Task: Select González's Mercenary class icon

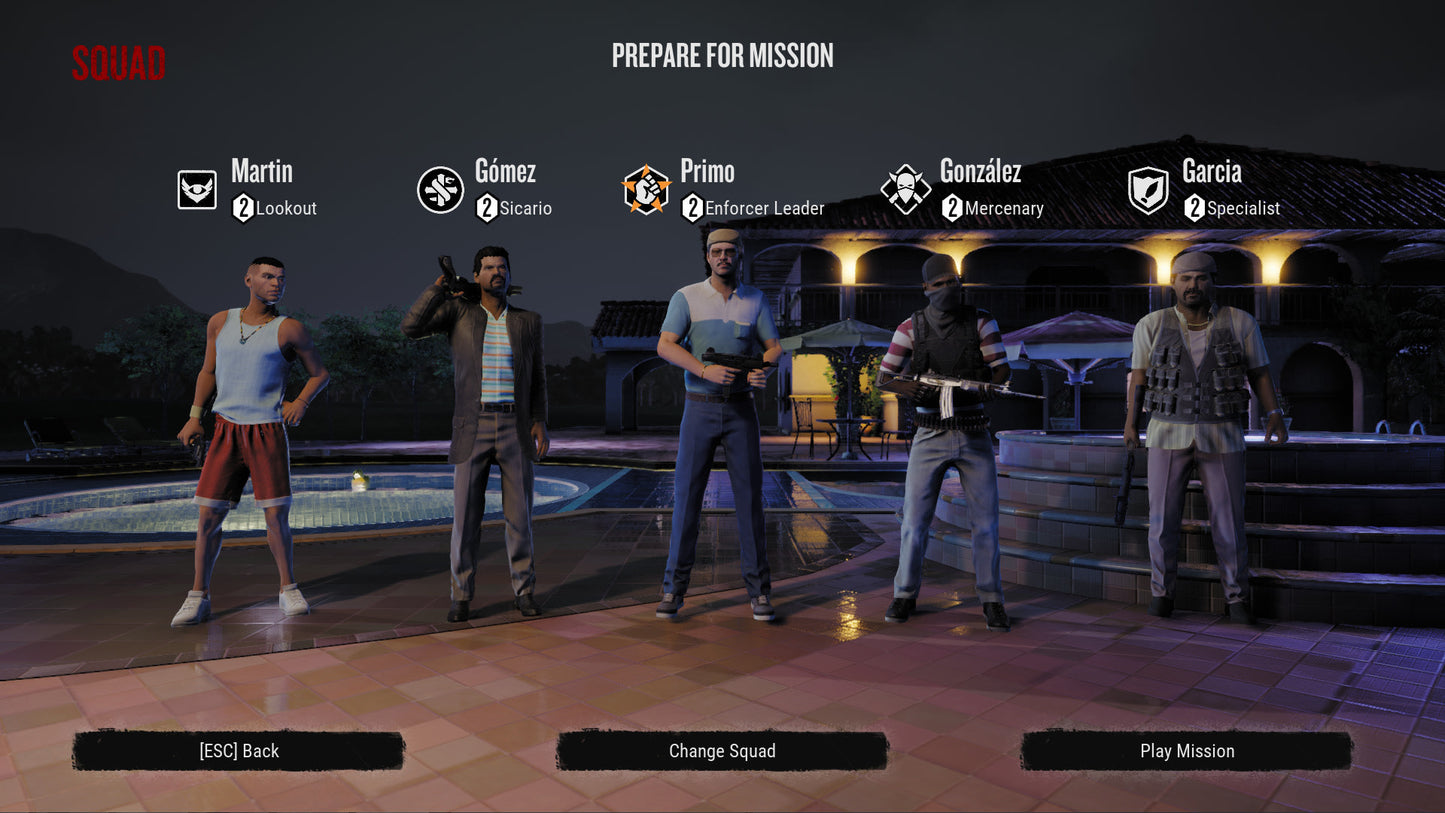Action: tap(904, 189)
